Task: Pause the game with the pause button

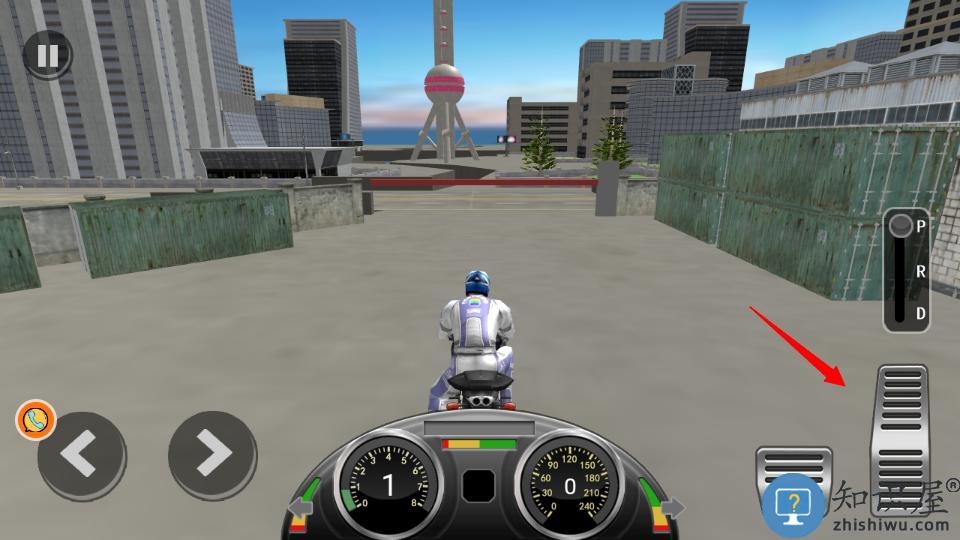Action: click(47, 55)
